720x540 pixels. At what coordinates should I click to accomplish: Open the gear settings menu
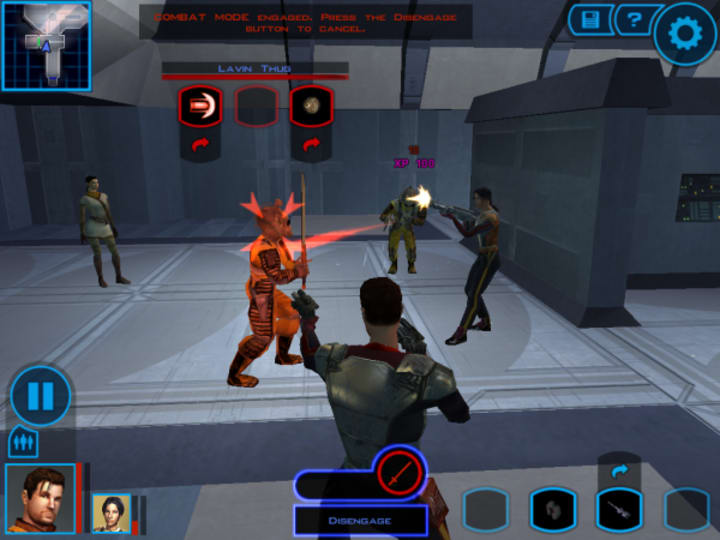pos(685,35)
